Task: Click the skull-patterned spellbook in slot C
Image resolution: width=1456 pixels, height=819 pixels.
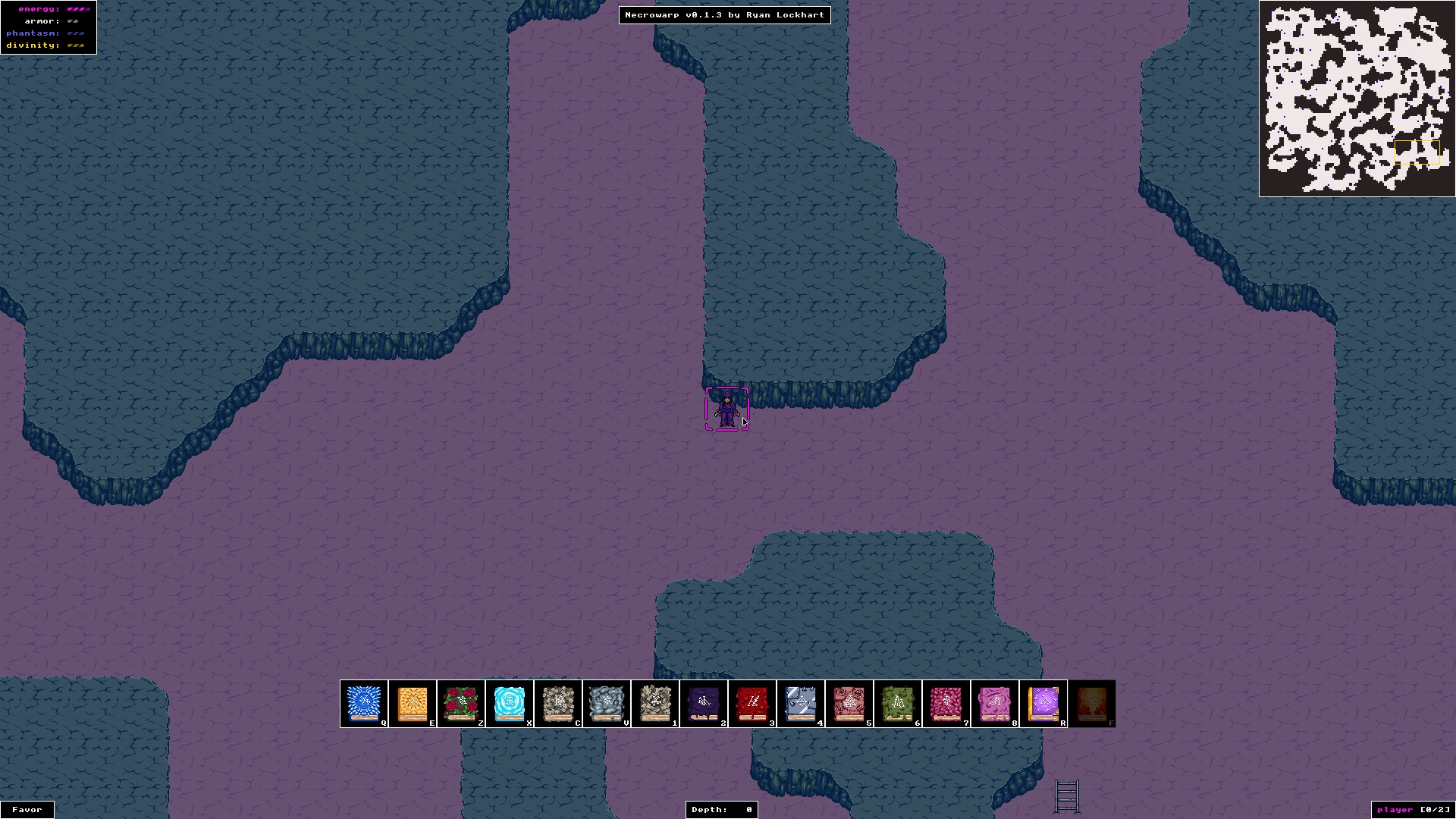Action: coord(559,703)
